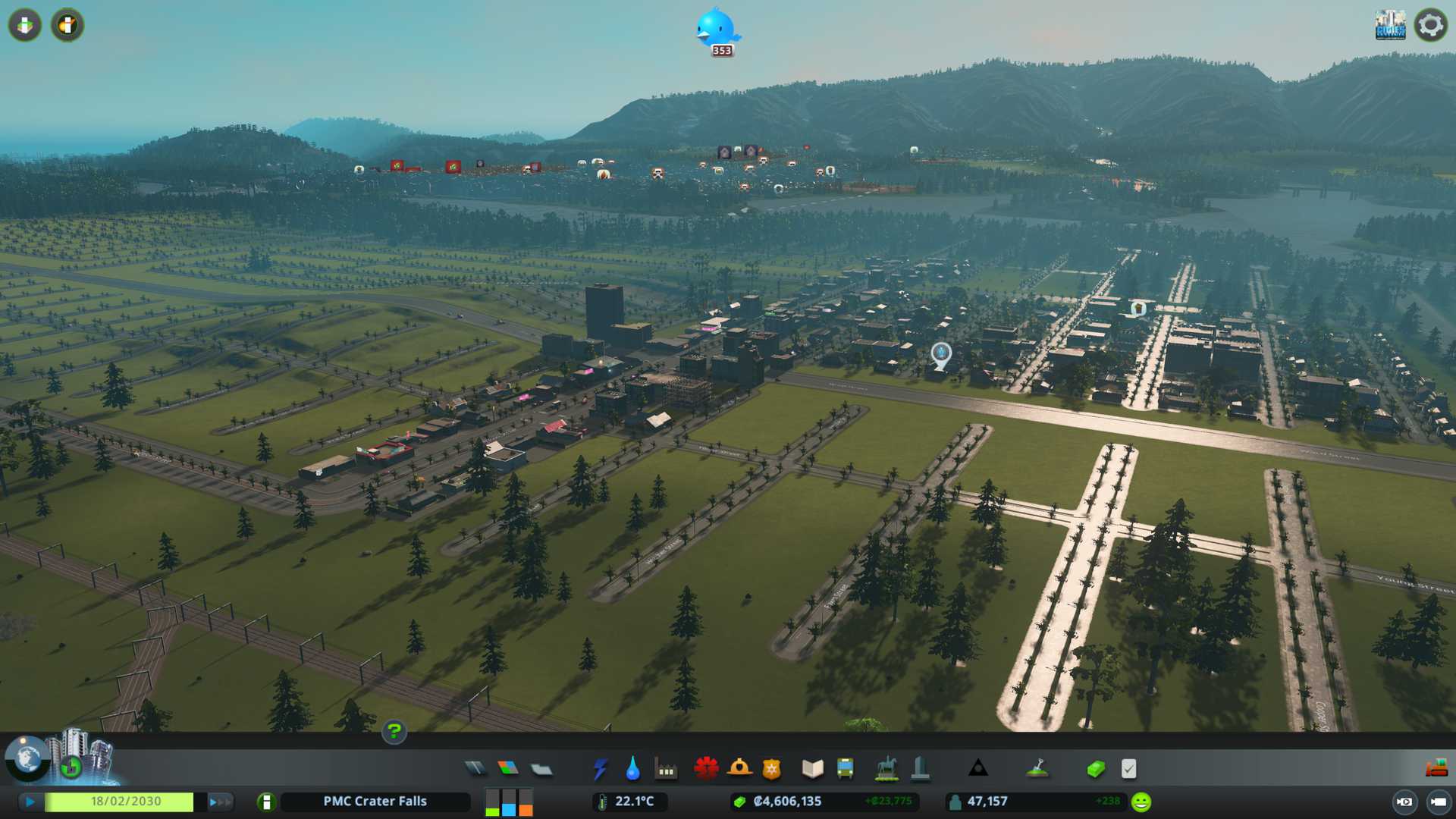Open the Economy money panel

click(x=1095, y=769)
